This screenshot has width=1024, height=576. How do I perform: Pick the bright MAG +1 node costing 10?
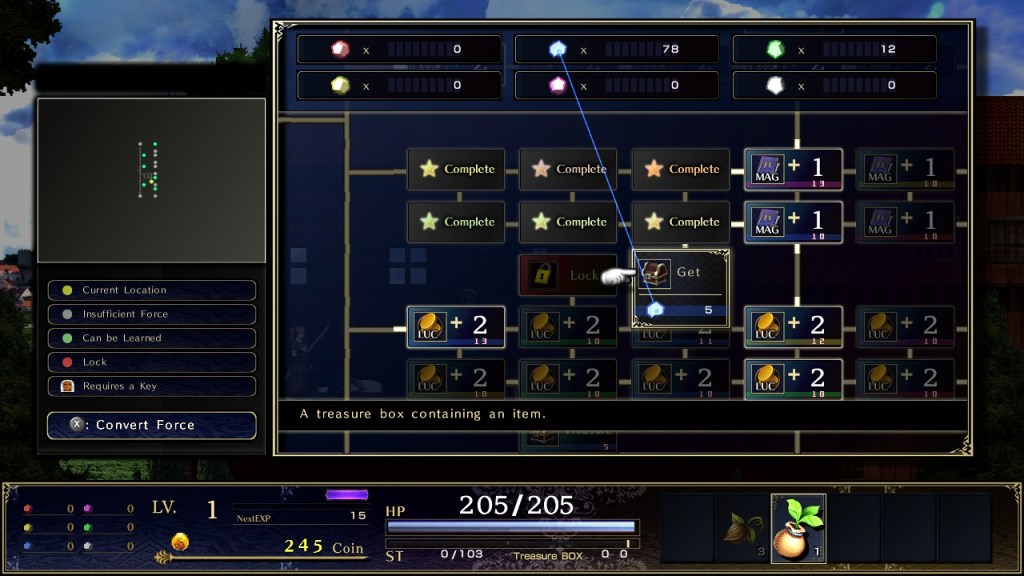click(793, 222)
